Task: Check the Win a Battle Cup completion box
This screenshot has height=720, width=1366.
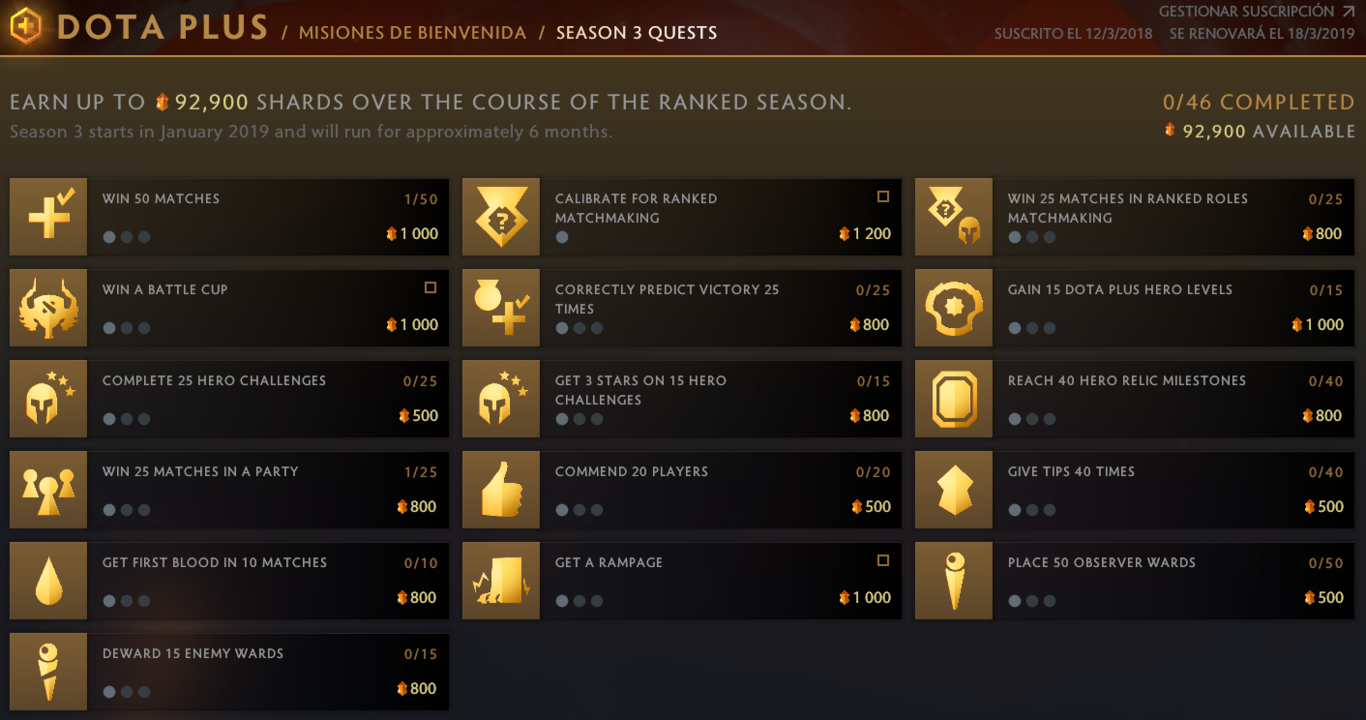Action: [x=430, y=287]
